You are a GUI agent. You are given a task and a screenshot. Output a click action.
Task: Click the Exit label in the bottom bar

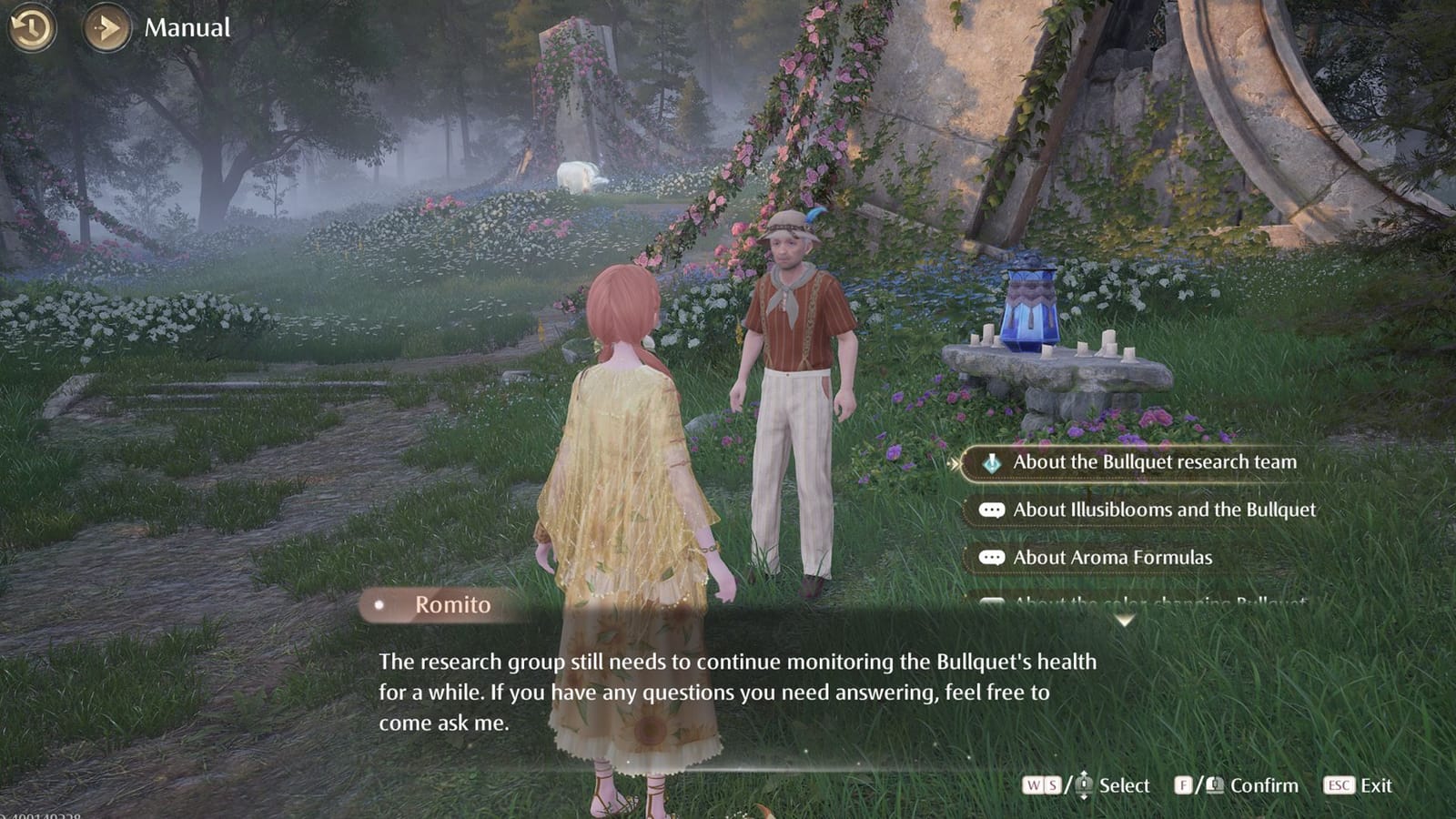tap(1377, 784)
